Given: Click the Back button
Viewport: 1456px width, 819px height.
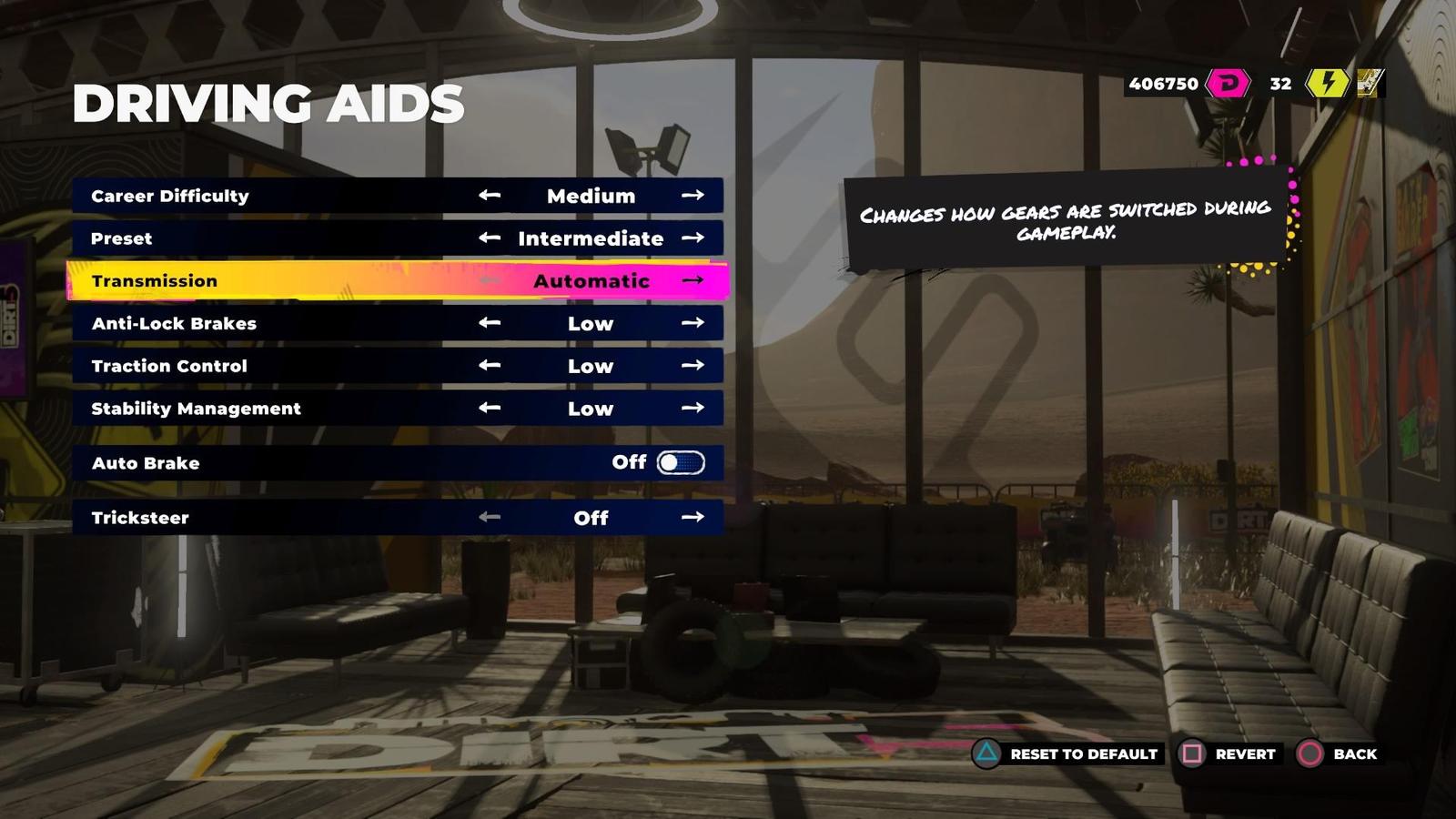Looking at the screenshot, I should point(1353,753).
